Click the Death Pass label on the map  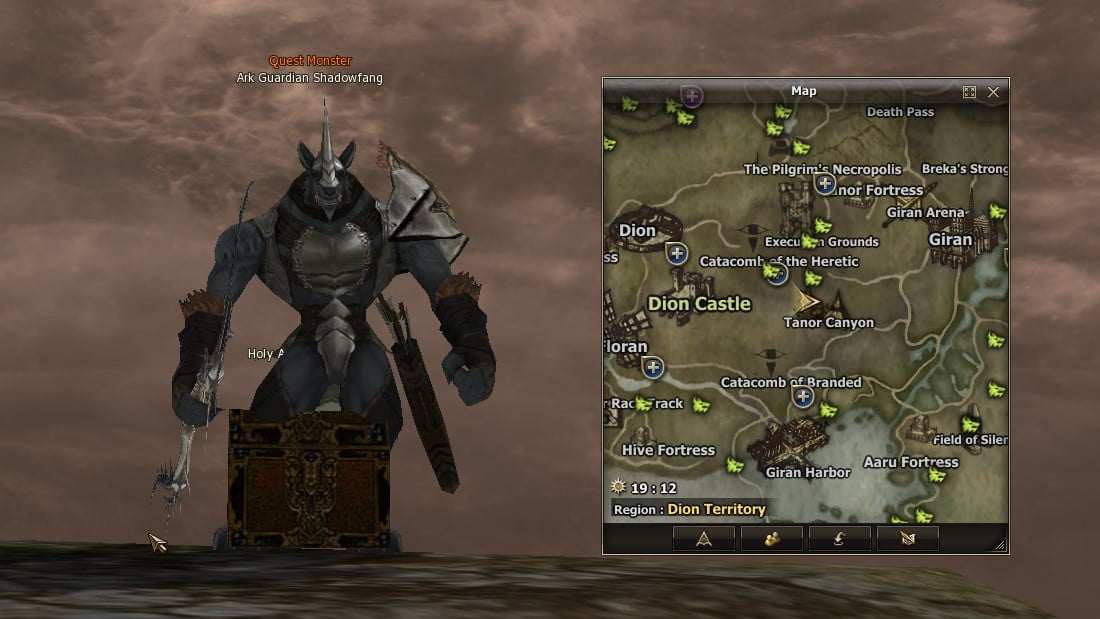[899, 112]
